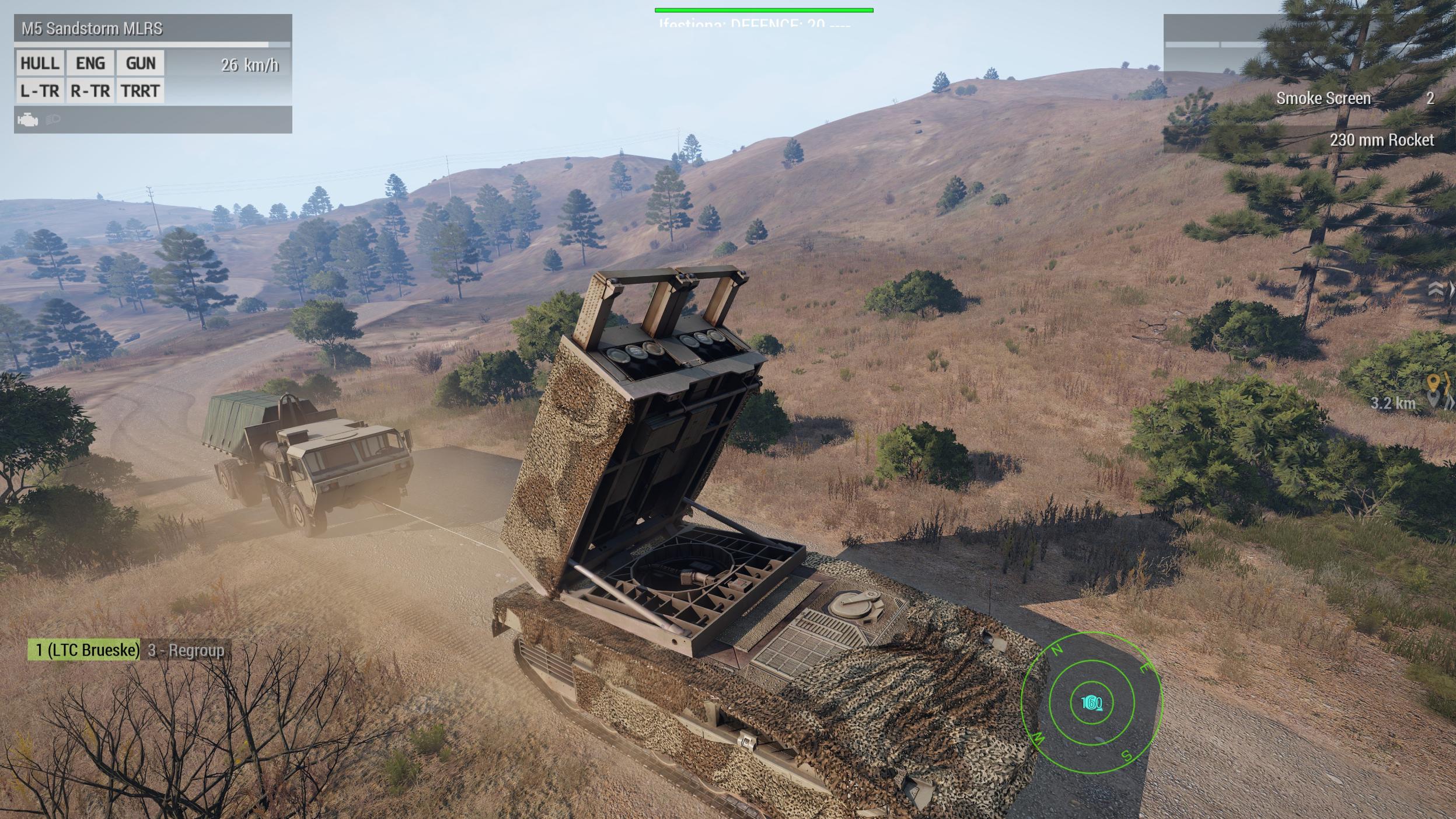Image resolution: width=1456 pixels, height=819 pixels.
Task: Click the yellow waypoint marker icon
Action: coord(1432,383)
